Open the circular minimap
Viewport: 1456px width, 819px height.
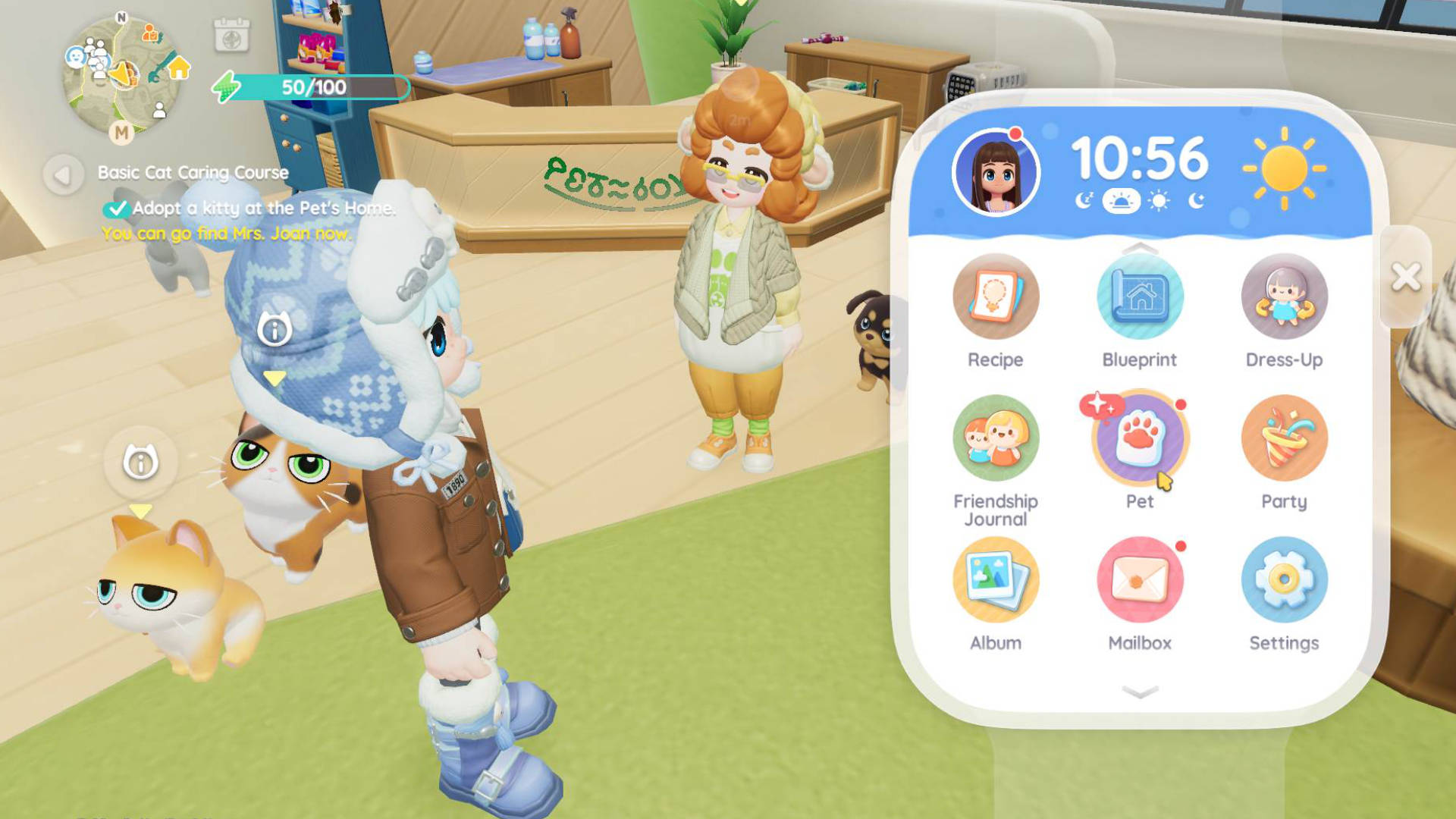(x=121, y=76)
